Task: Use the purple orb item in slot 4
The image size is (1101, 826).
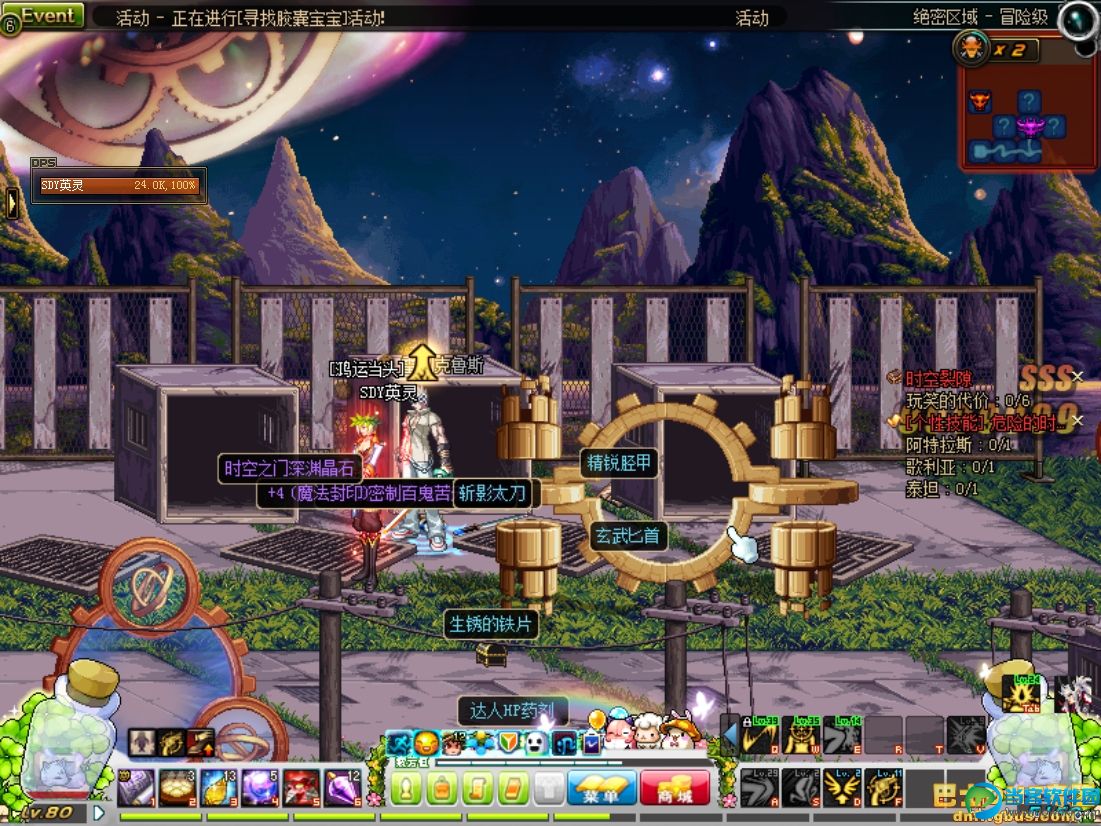Action: coord(259,787)
